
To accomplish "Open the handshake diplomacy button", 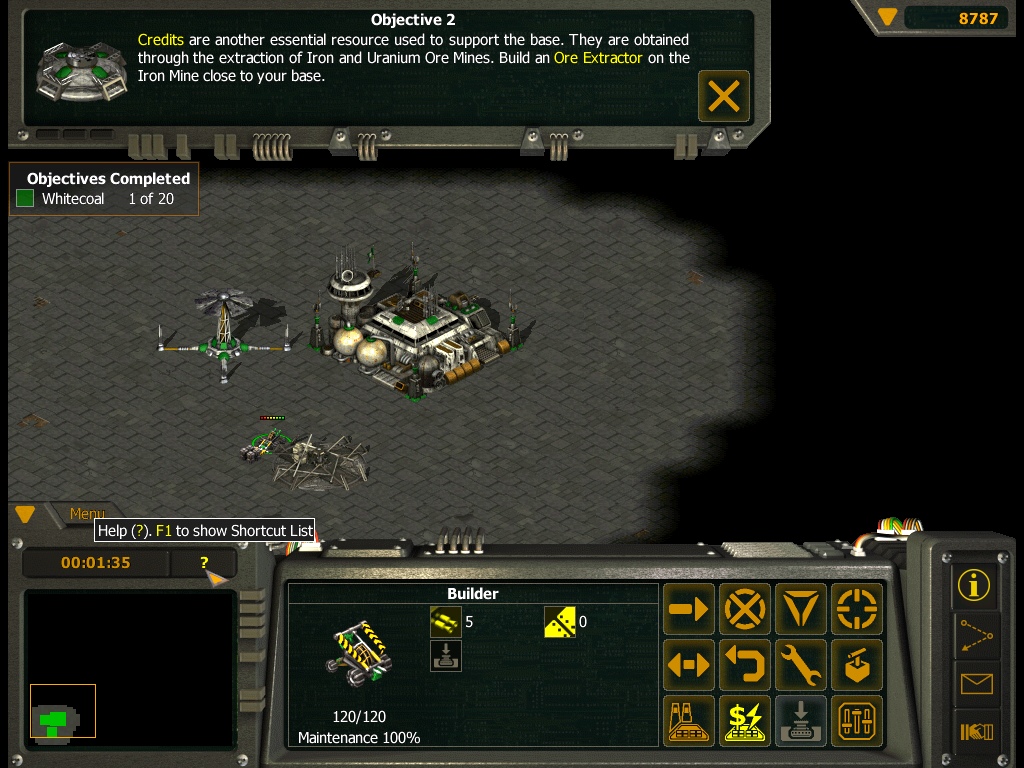I will click(974, 733).
